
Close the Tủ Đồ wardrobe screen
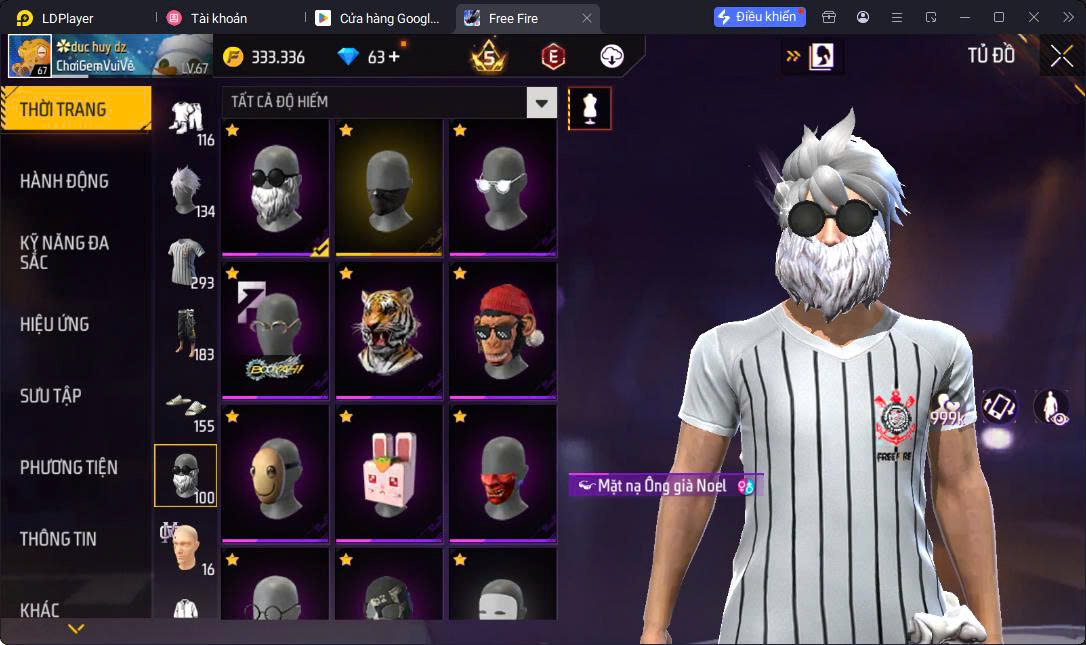(x=1061, y=56)
